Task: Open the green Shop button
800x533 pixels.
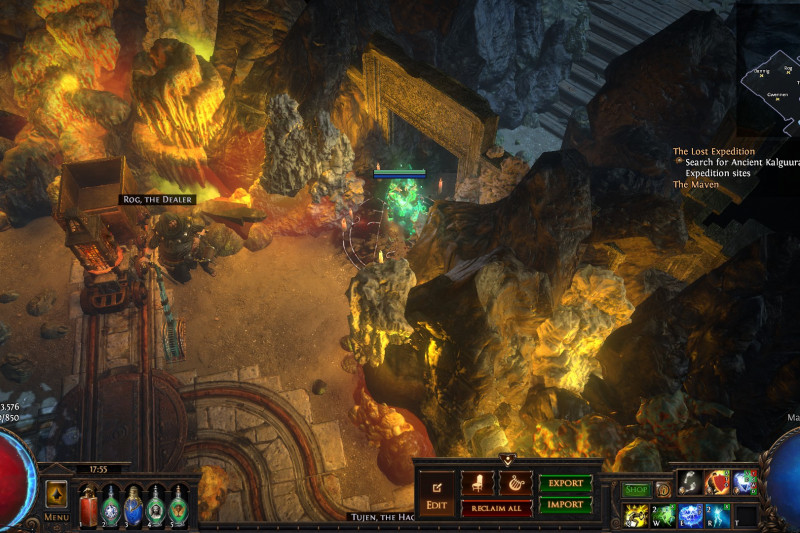Action: click(x=636, y=490)
